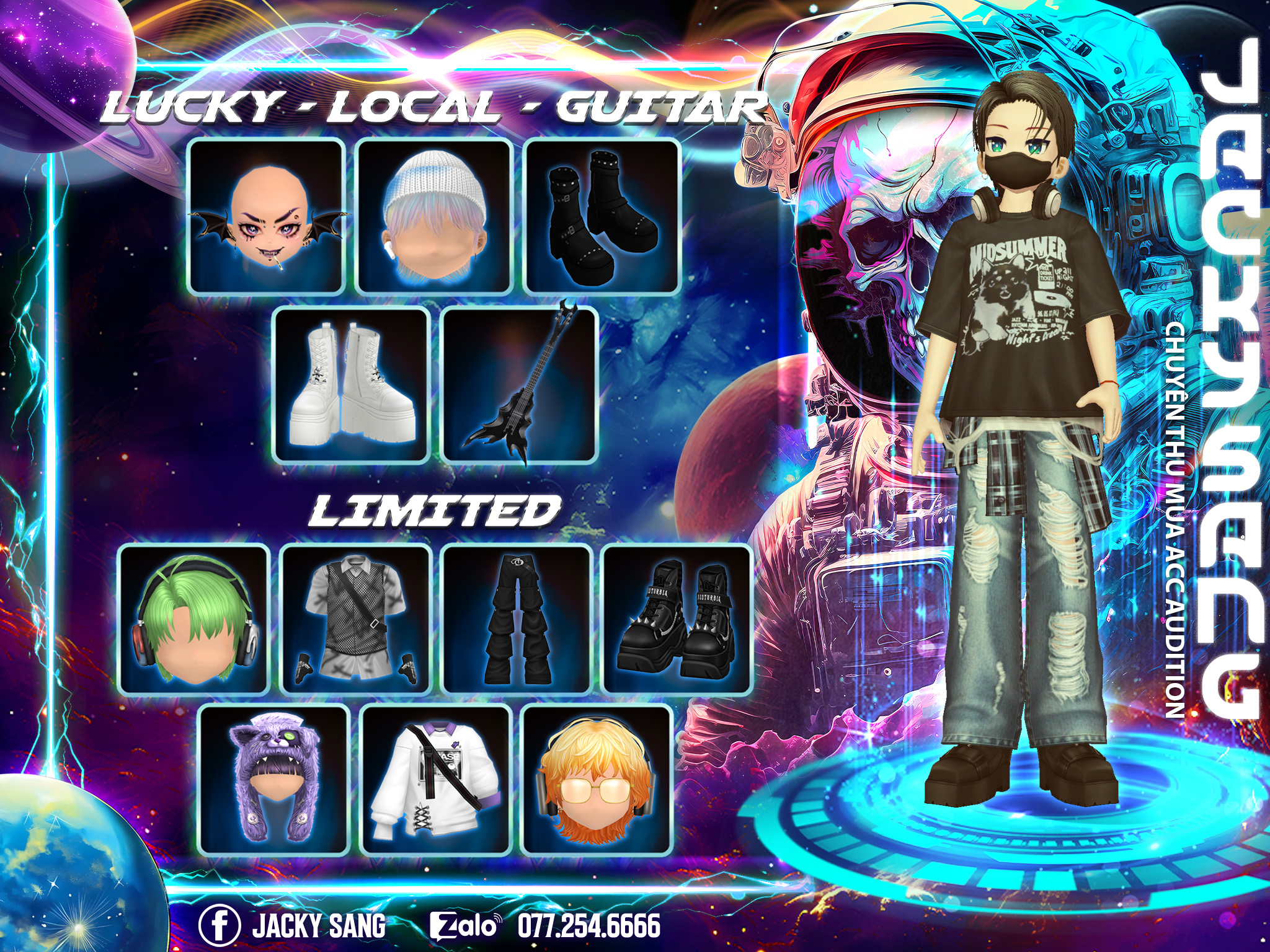
Task: Choose the black spiked guitar tile
Action: point(520,384)
